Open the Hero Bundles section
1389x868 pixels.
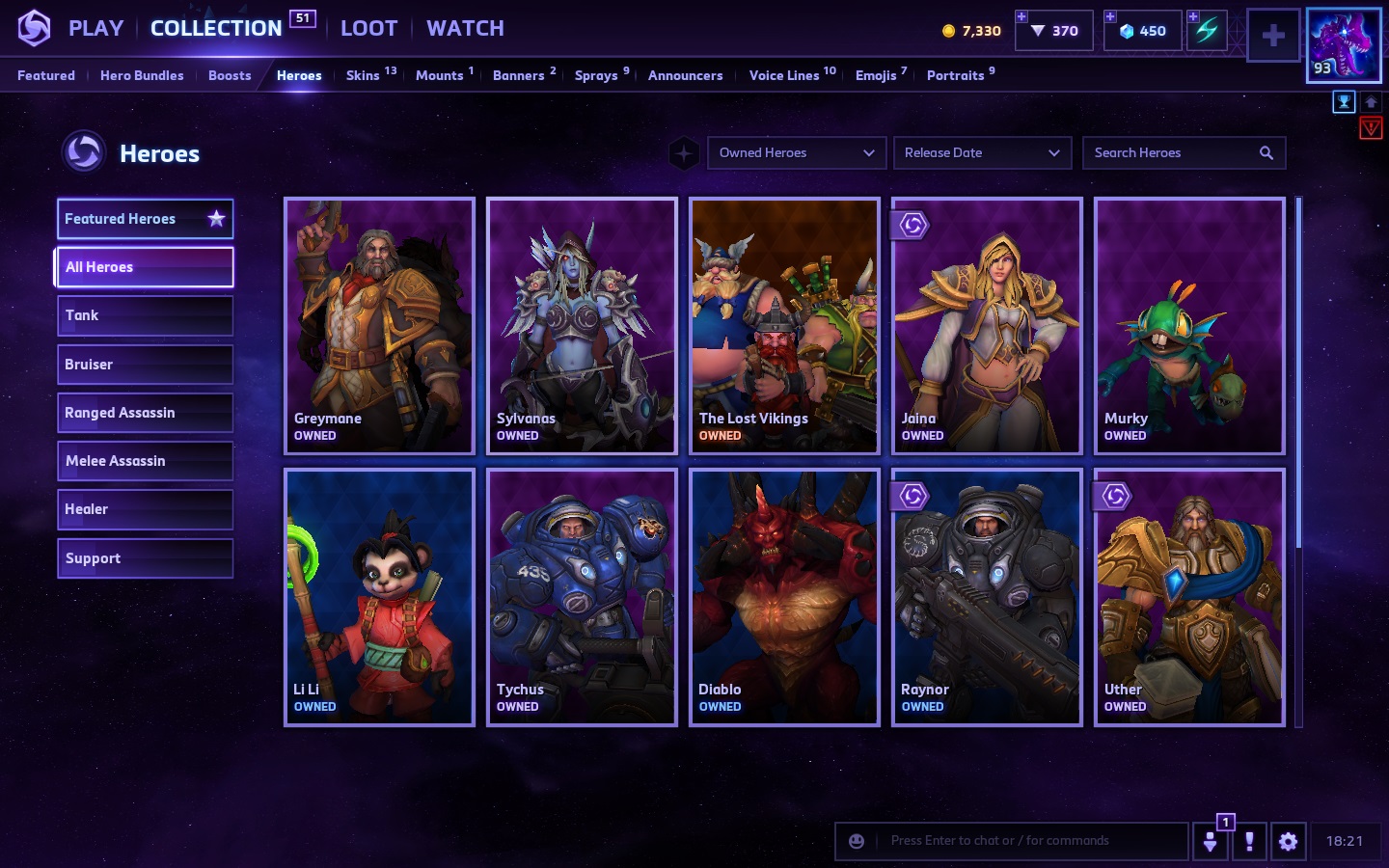[x=142, y=75]
